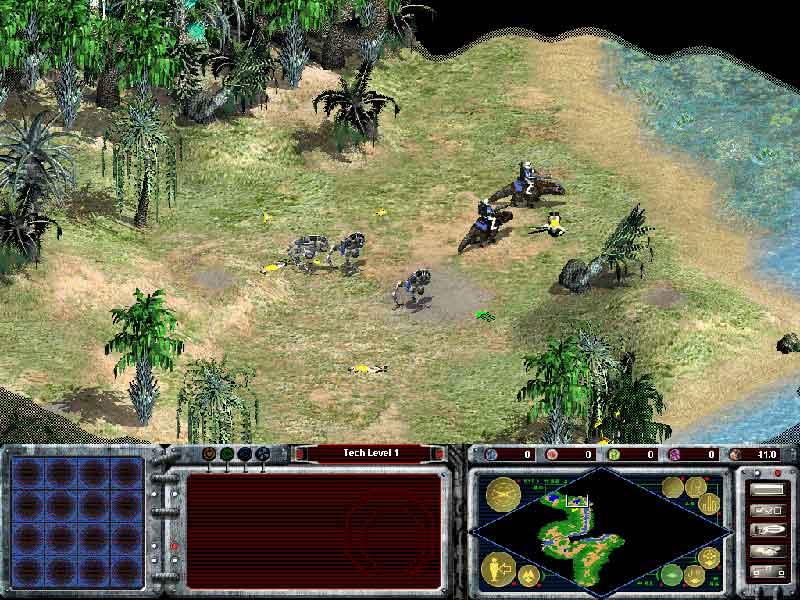Screen dimensions: 800x600
Task: Click the small gold triangles minimap button
Action: point(529,575)
